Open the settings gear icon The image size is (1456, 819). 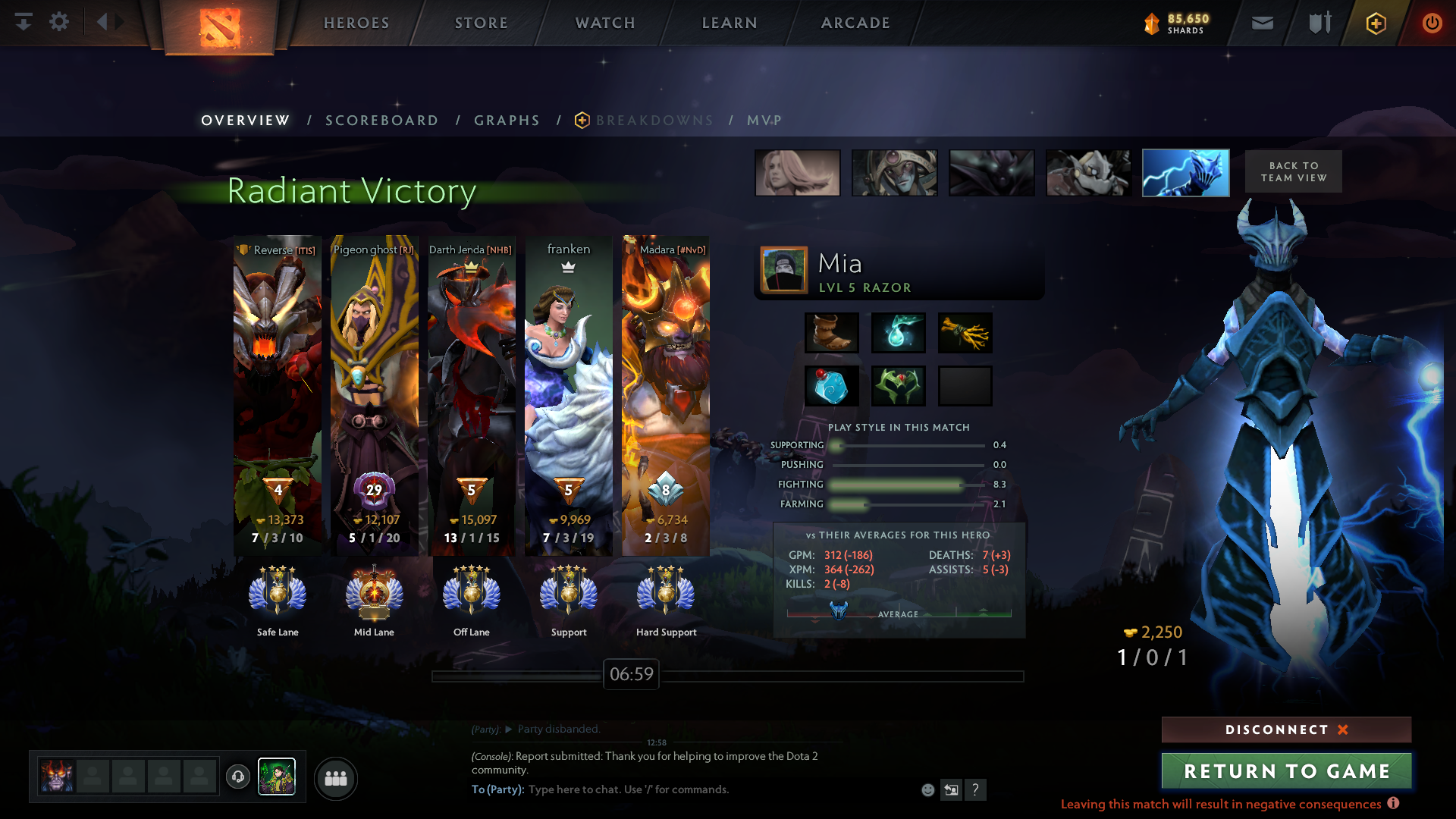(59, 22)
